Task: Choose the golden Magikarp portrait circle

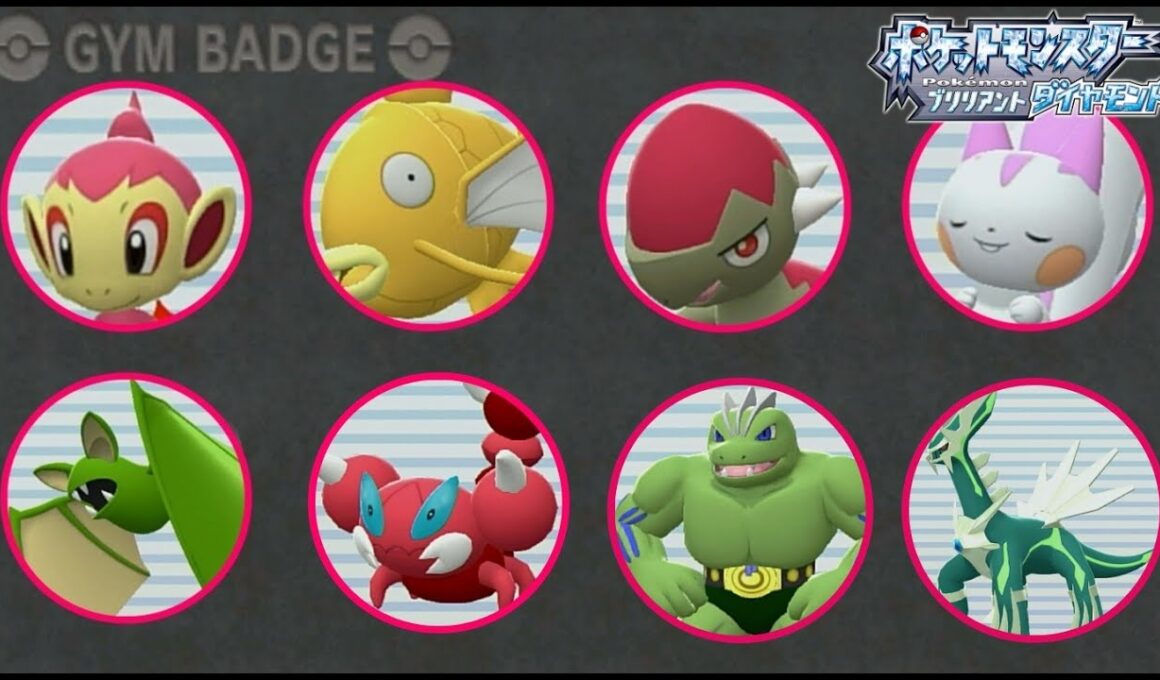Action: point(429,205)
